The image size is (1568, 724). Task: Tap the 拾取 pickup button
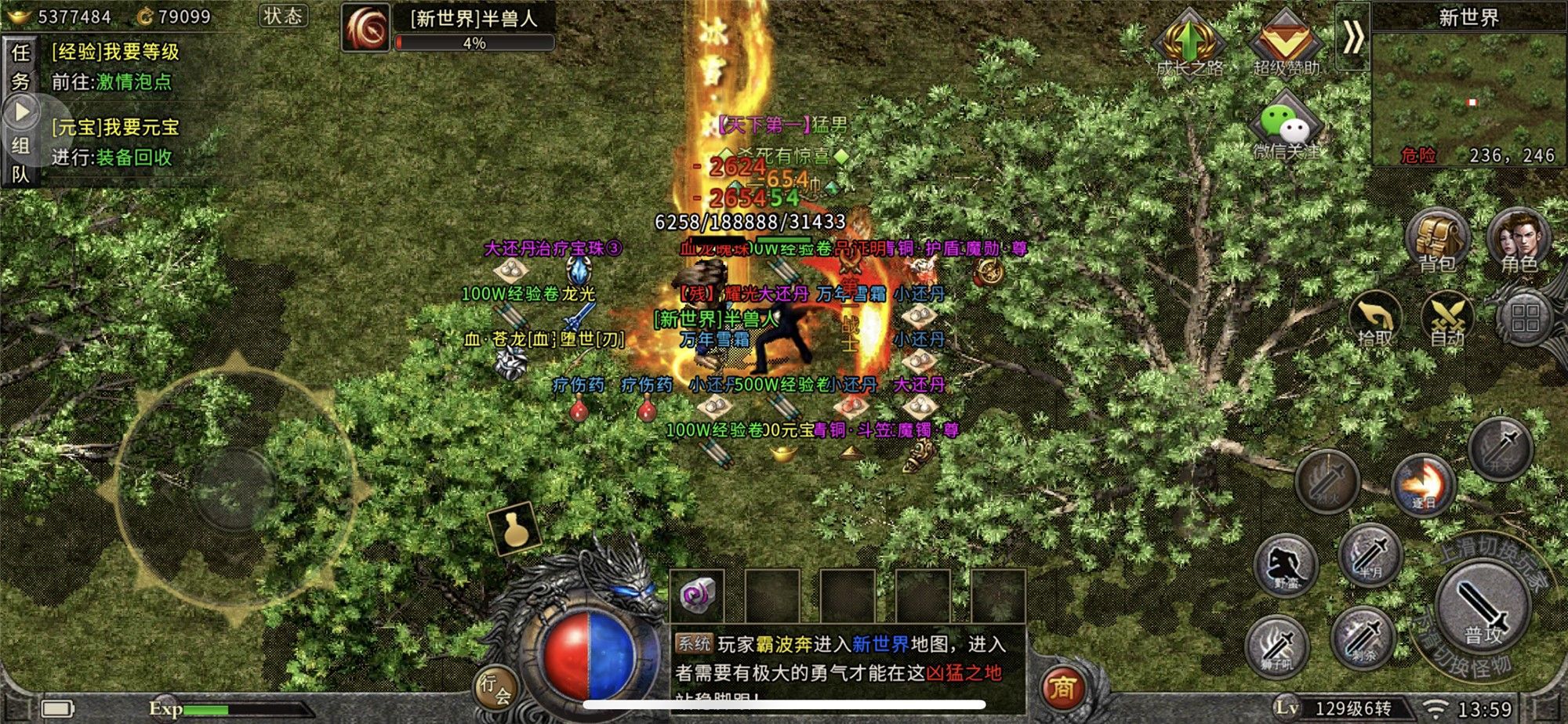(x=1375, y=317)
